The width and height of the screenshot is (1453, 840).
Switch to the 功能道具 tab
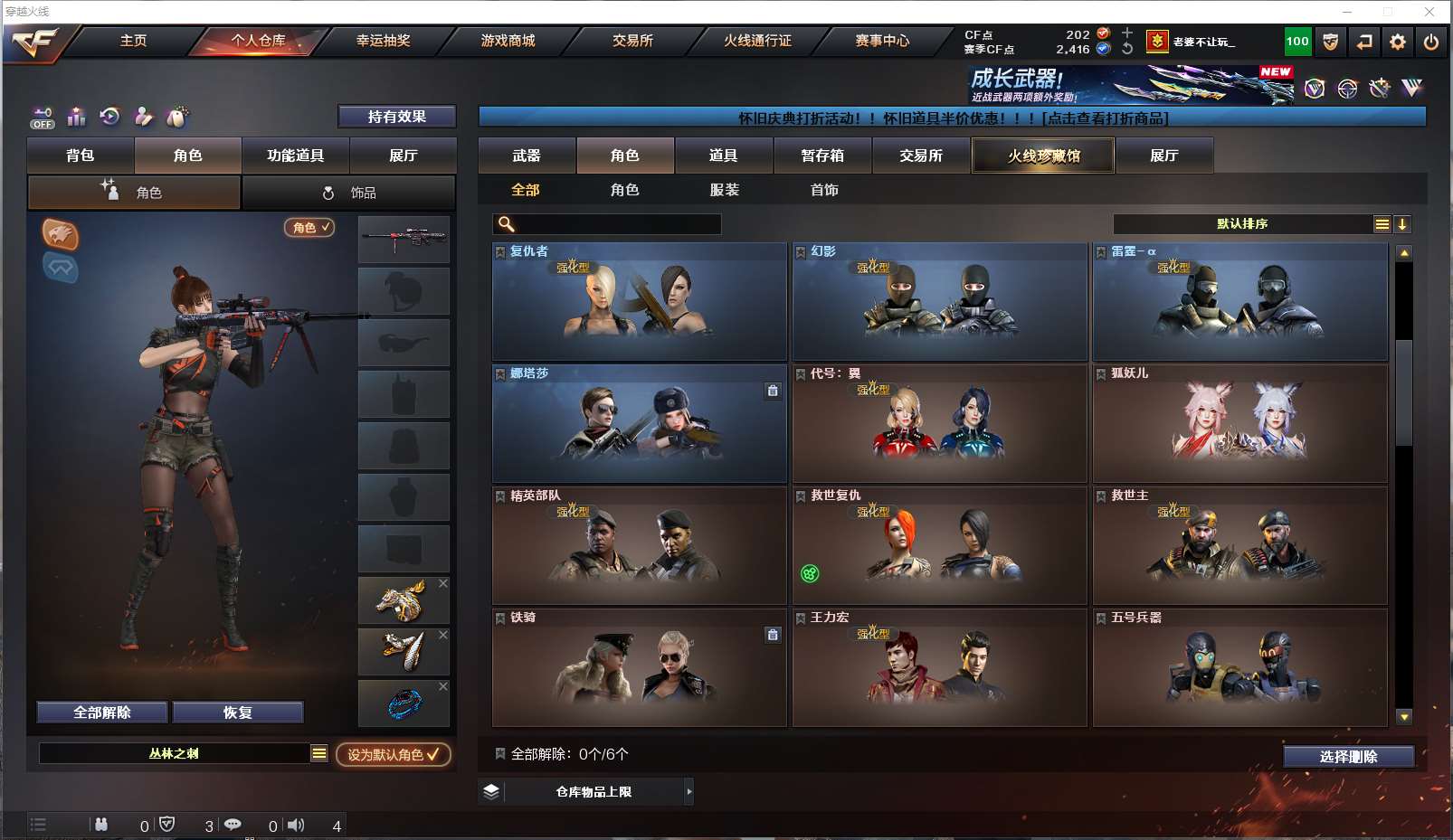pos(295,156)
